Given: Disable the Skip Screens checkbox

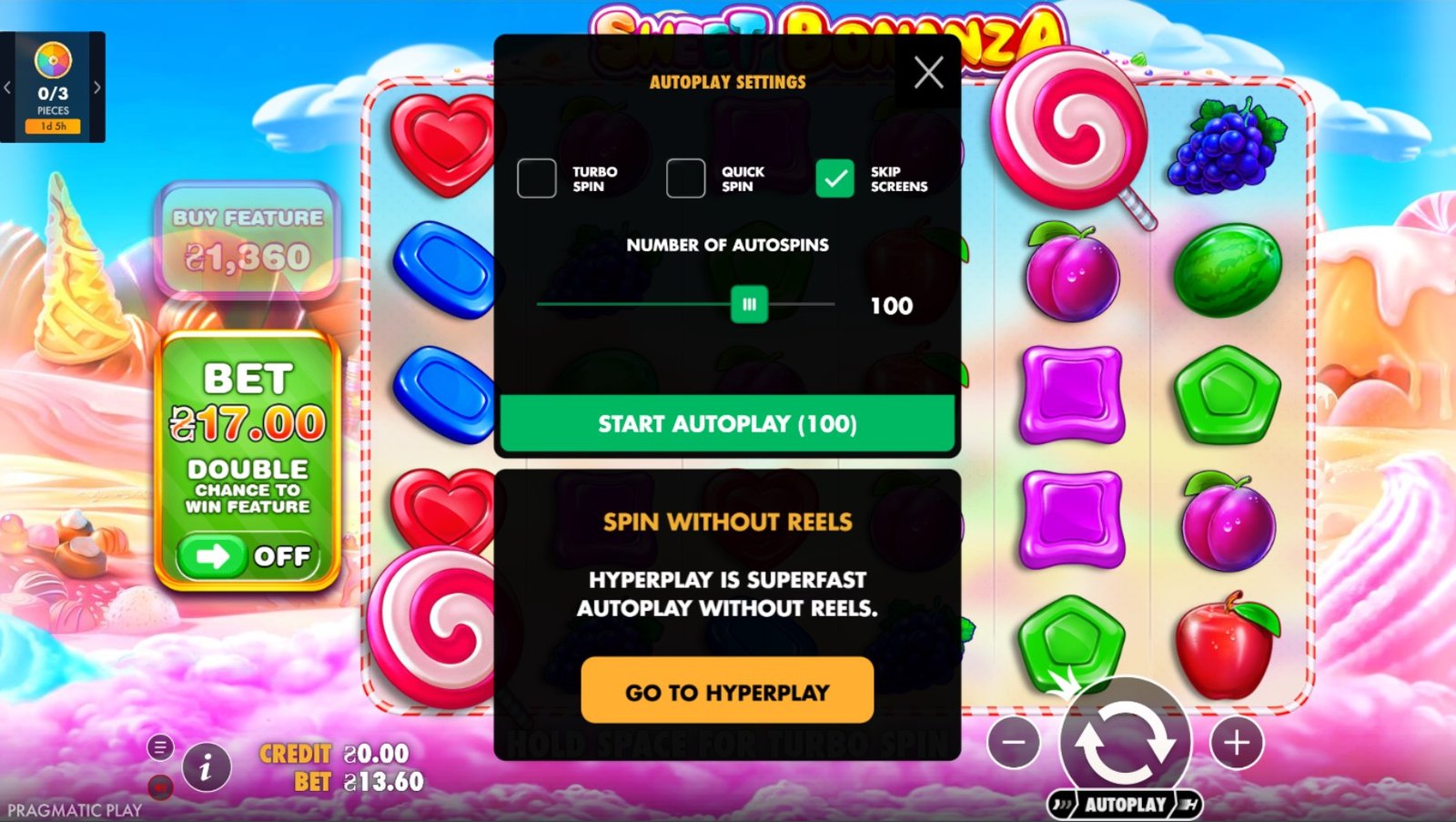Looking at the screenshot, I should pos(834,178).
